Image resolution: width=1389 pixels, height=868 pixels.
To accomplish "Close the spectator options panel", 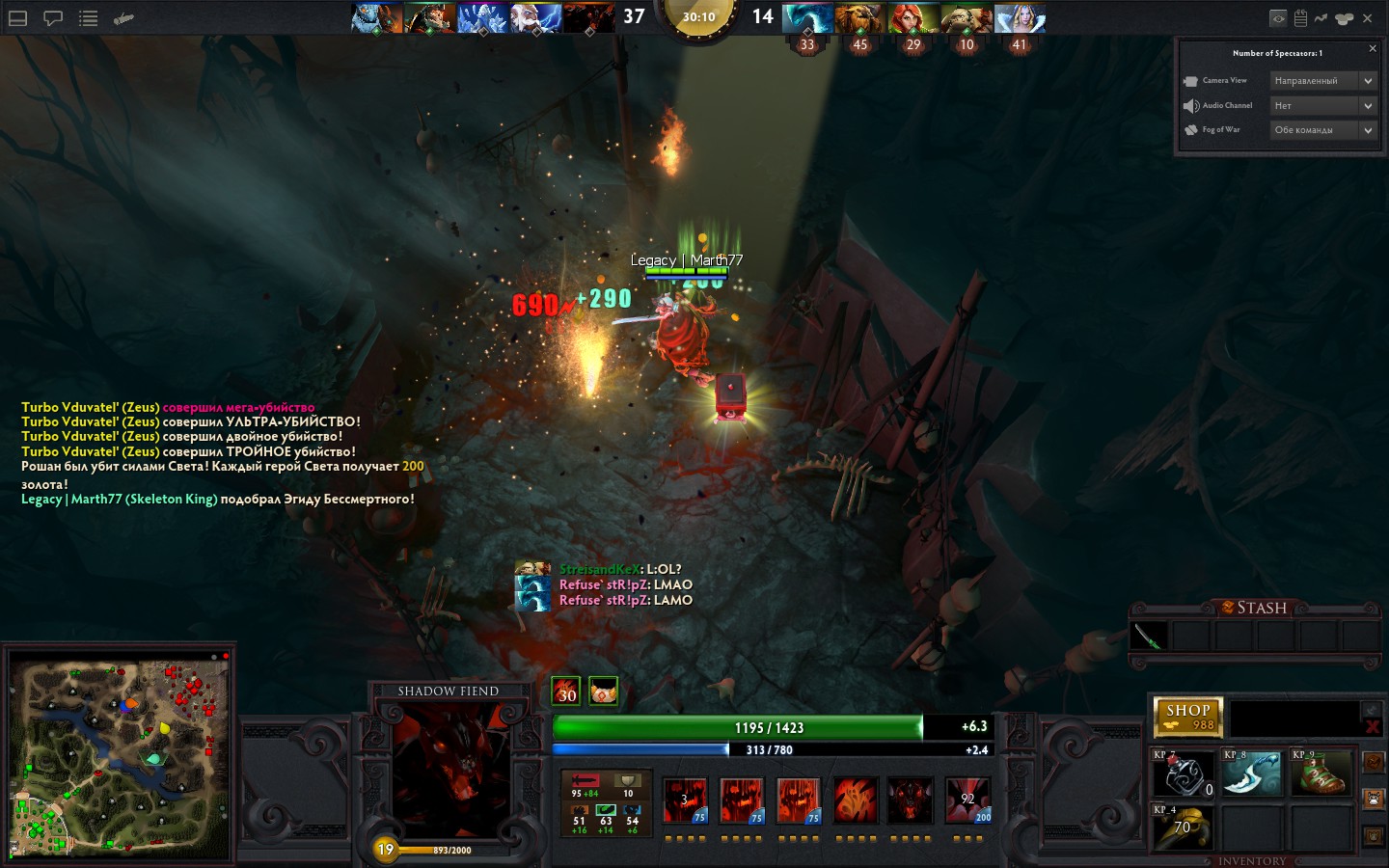I will coord(1373,48).
